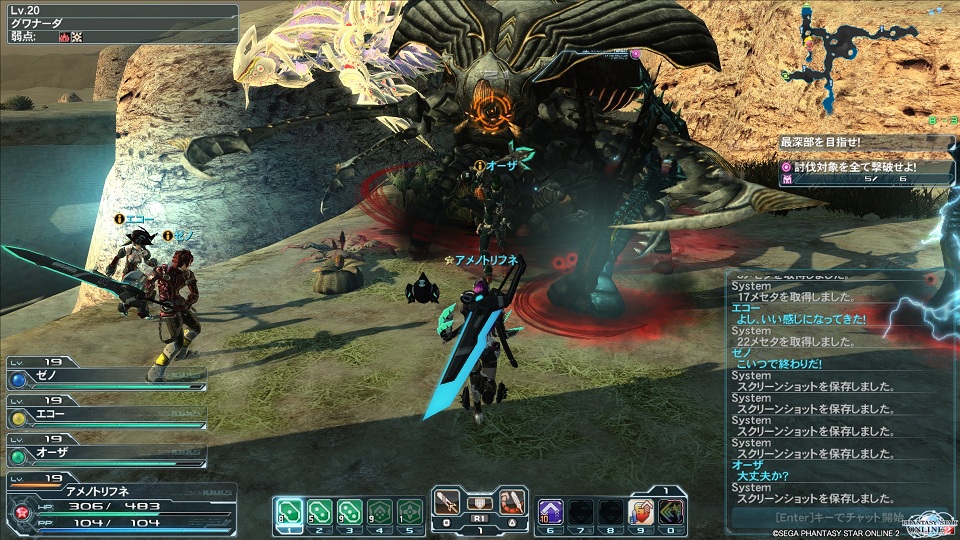Screen dimensions: 960x540
Task: Activate the dark green item in slot 4
Action: pos(380,512)
